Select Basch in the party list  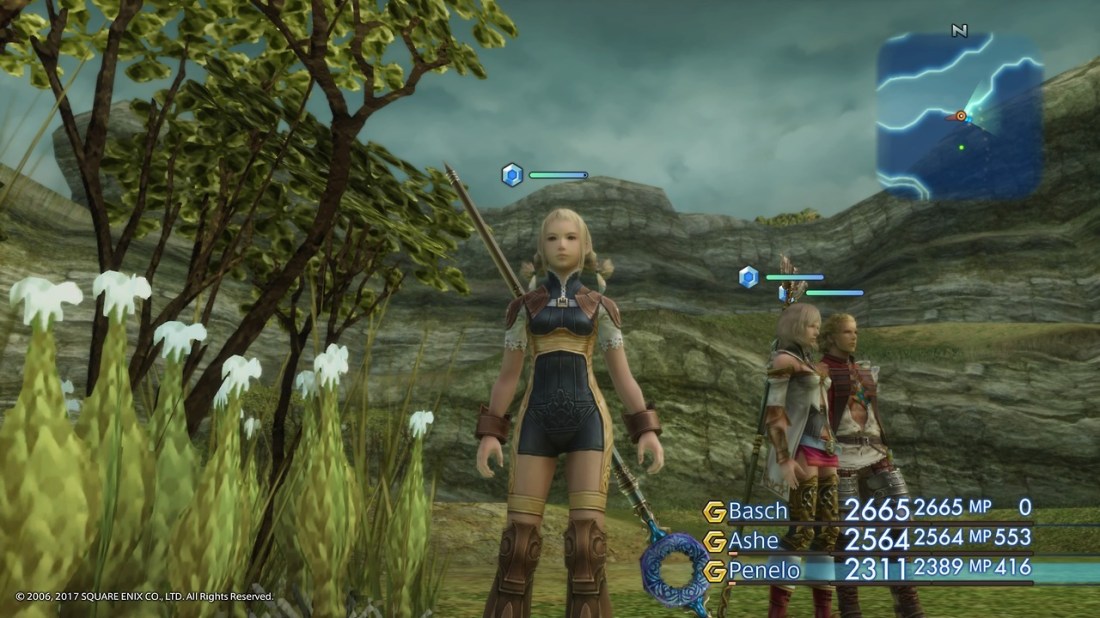pos(758,511)
